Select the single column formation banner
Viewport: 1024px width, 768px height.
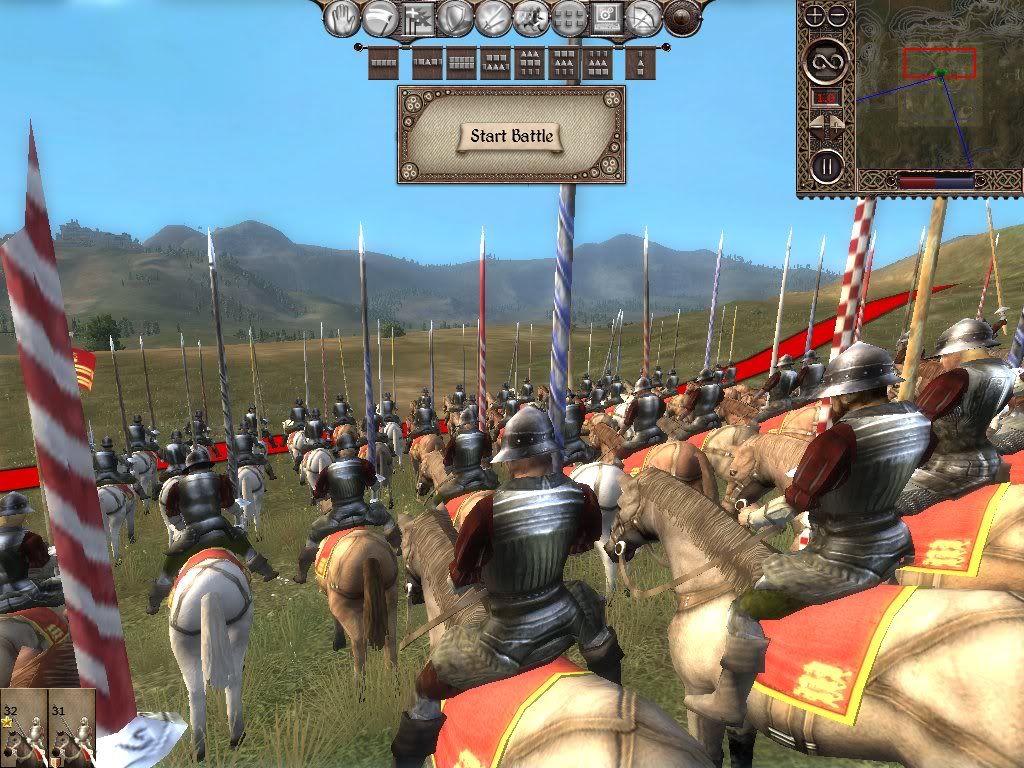[x=641, y=62]
